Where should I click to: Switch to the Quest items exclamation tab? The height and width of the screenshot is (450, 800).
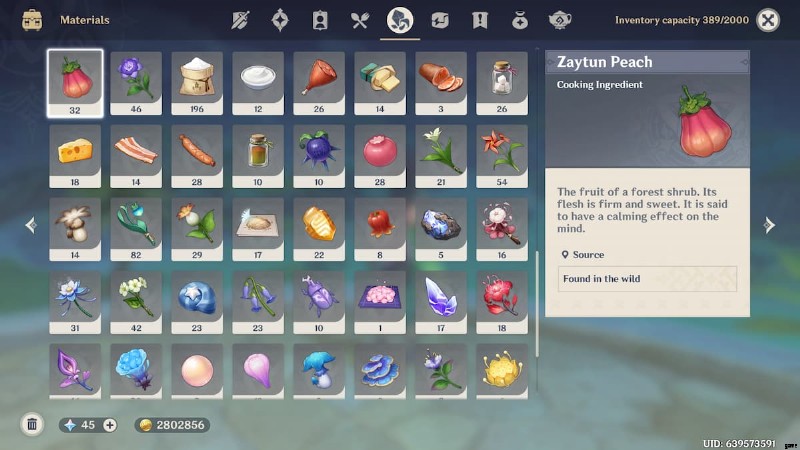pyautogui.click(x=480, y=20)
